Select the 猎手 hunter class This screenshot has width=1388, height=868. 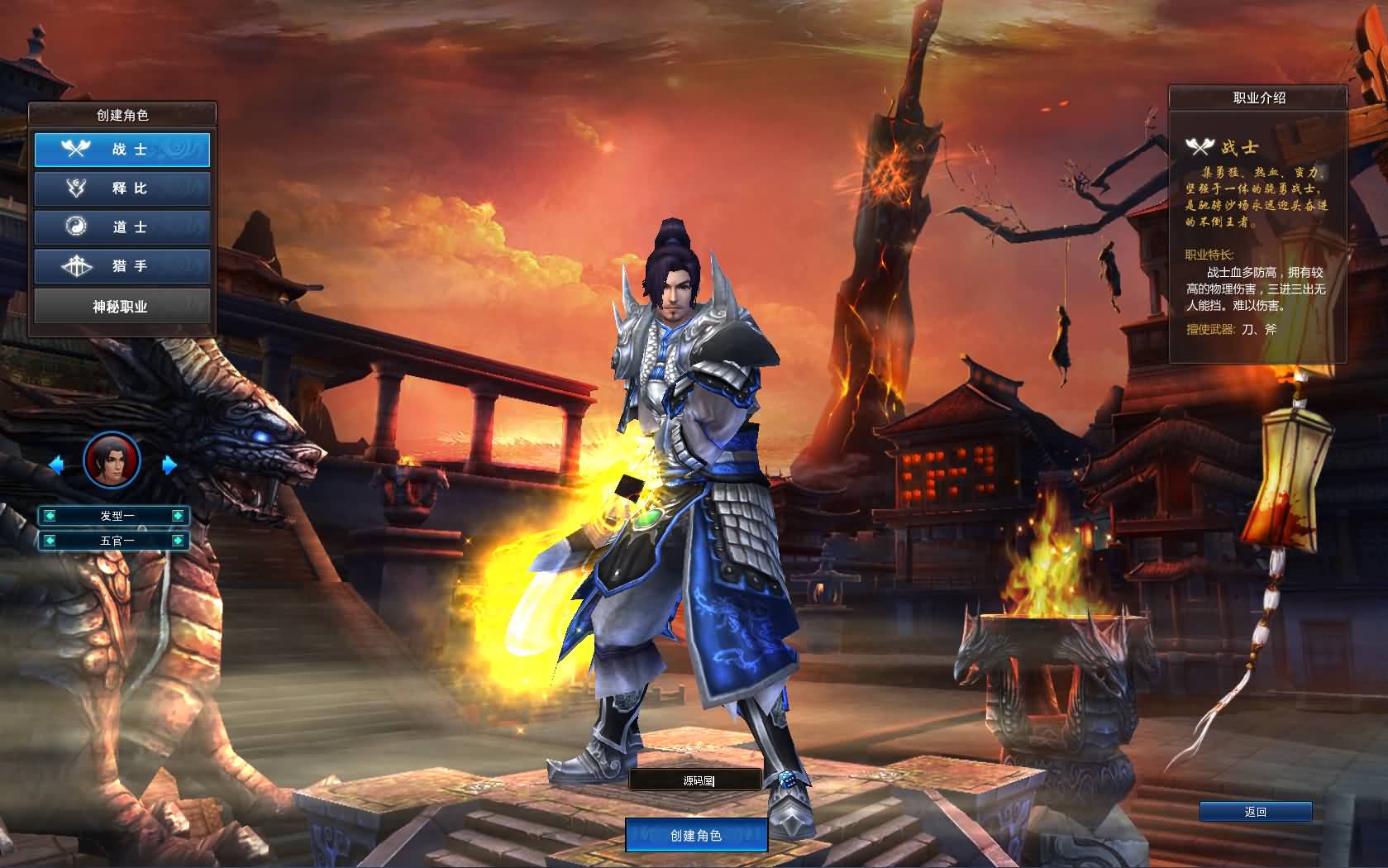tap(122, 266)
